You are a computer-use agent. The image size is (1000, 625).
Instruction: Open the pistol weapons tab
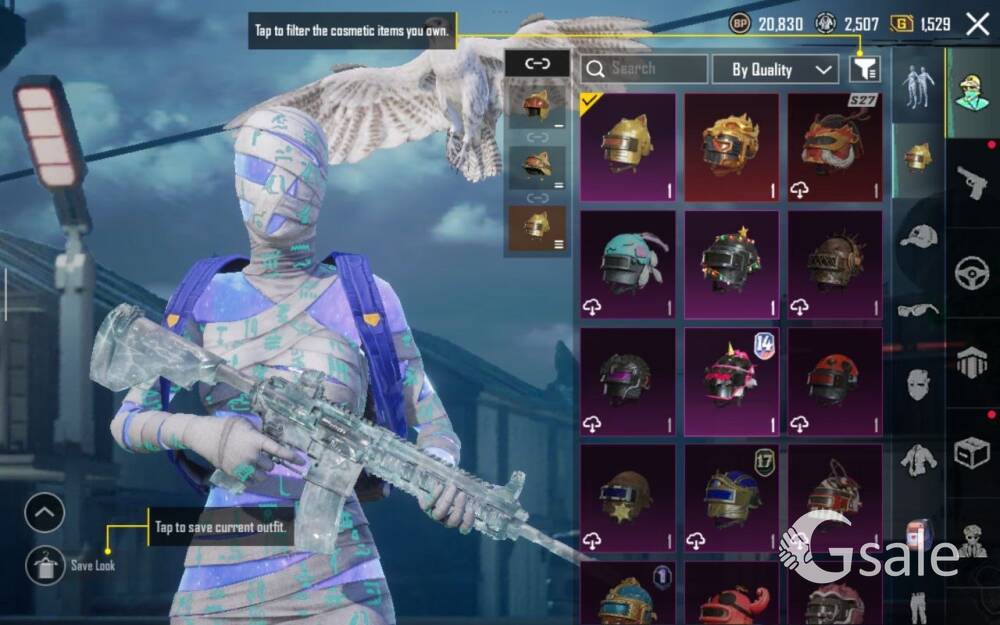click(971, 182)
